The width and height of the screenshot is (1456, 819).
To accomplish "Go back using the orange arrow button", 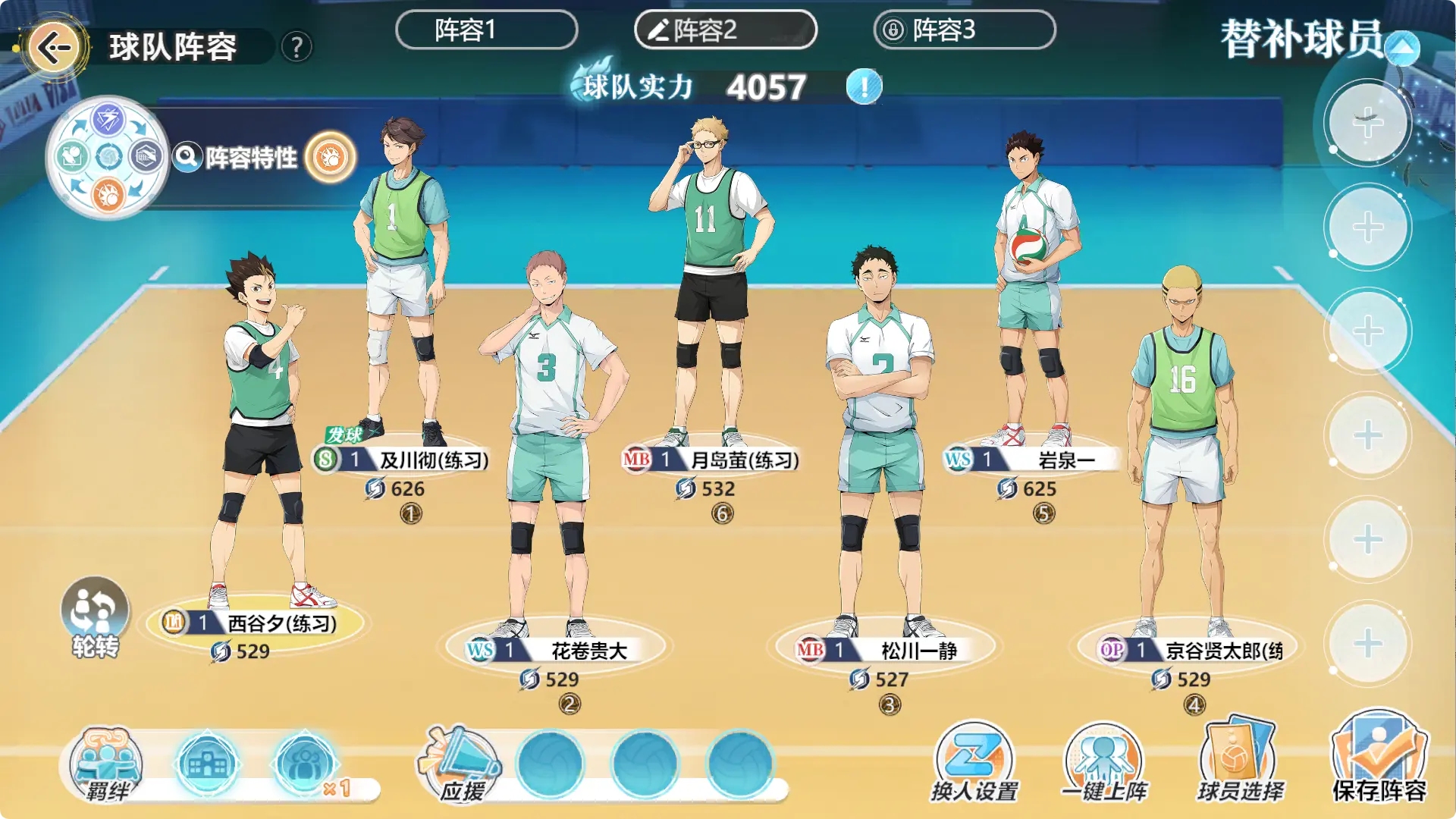I will 54,48.
